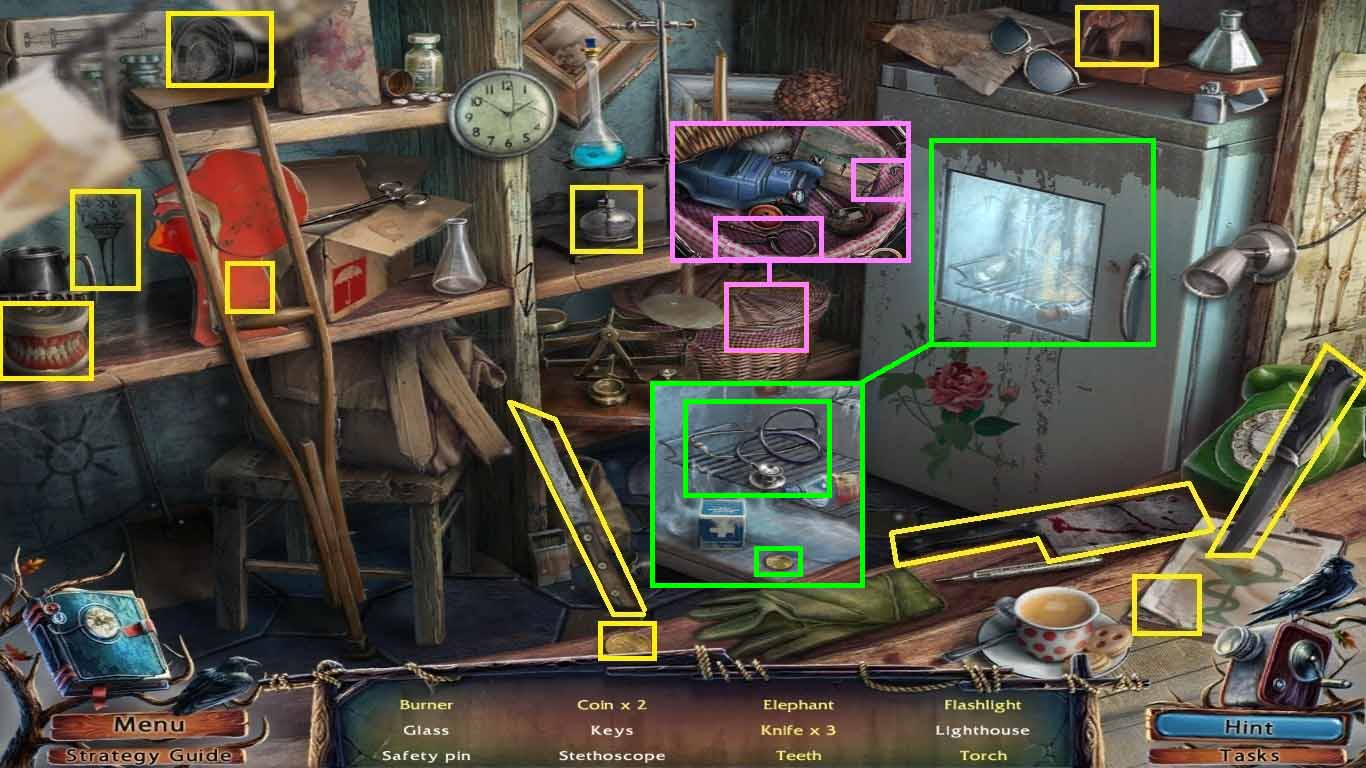
Task: Click the false teeth on the shelf
Action: [x=46, y=337]
